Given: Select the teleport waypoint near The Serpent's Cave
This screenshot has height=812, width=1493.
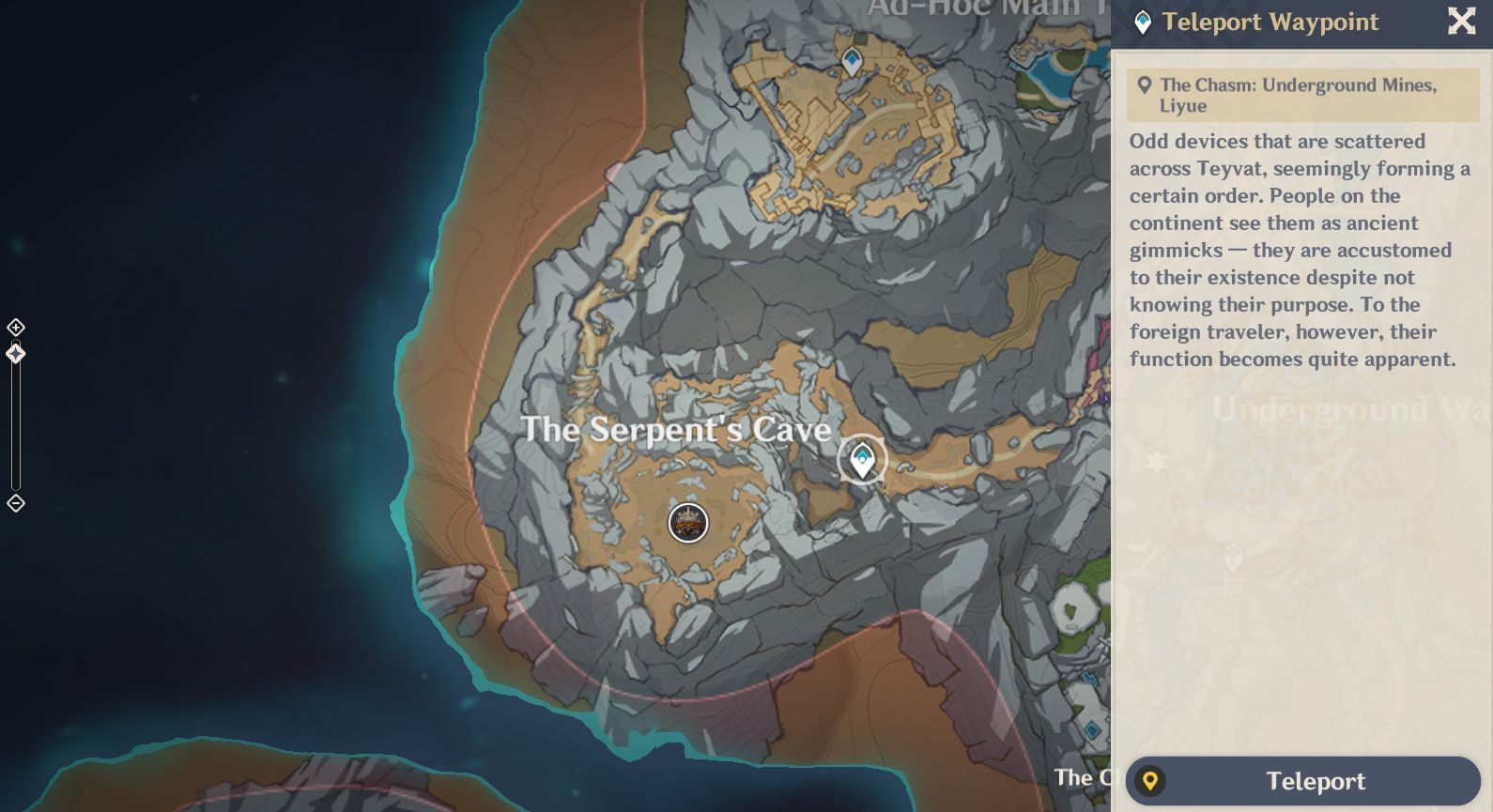Looking at the screenshot, I should (x=862, y=460).
